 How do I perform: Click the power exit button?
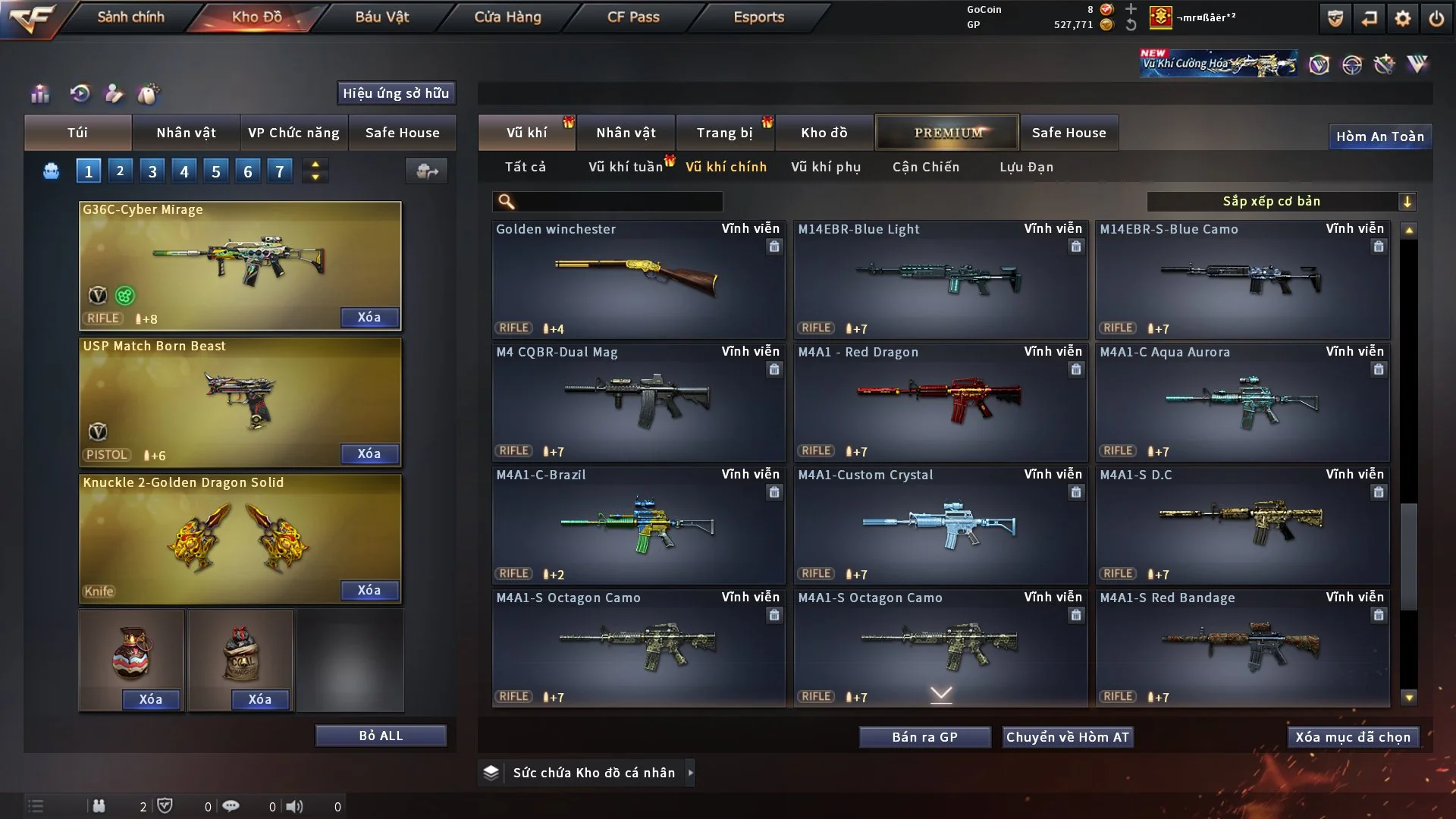[x=1436, y=18]
